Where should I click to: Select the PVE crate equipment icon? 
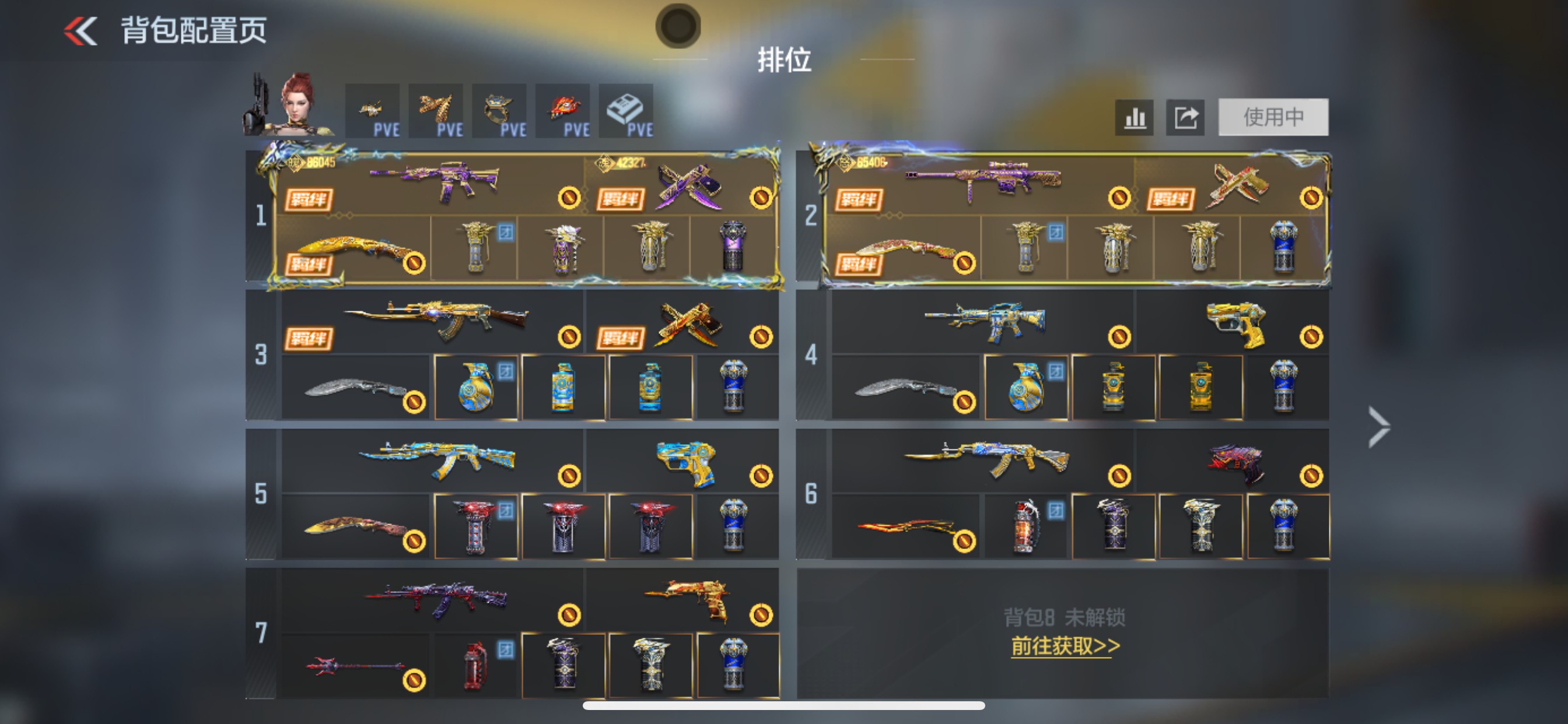click(x=626, y=110)
